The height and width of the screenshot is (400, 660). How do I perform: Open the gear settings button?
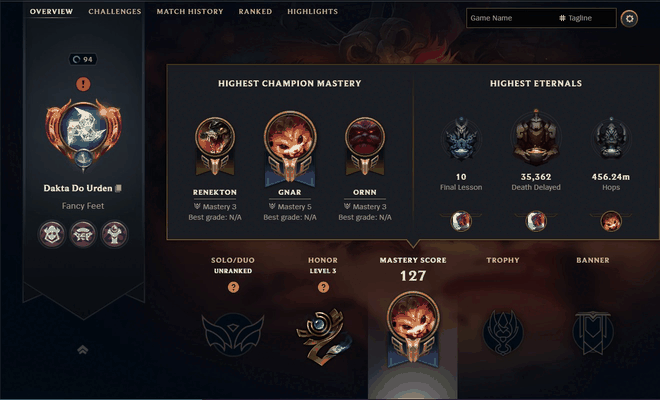[x=629, y=18]
